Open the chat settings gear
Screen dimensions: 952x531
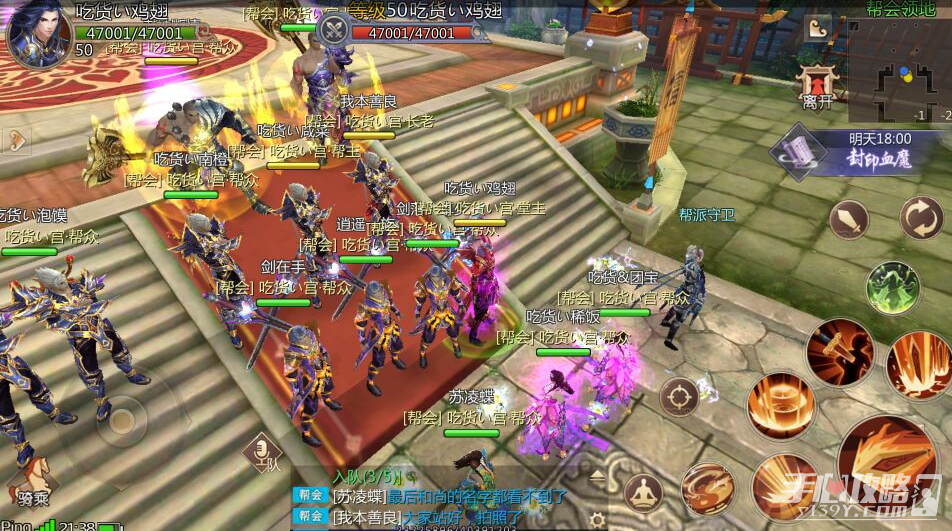pos(597,520)
